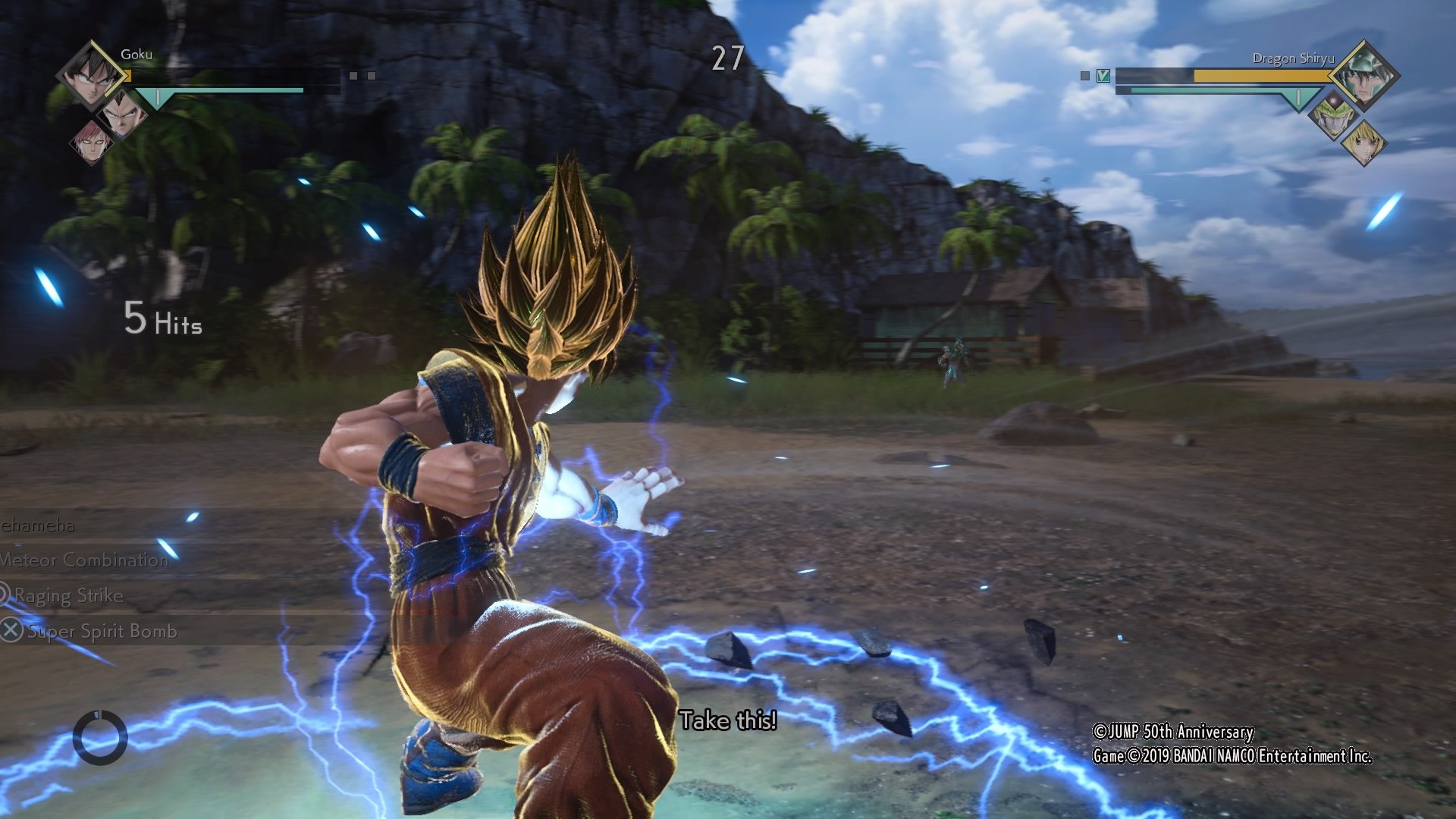Select the Super Spirit Bomb move label
1456x819 pixels.
coord(101,631)
